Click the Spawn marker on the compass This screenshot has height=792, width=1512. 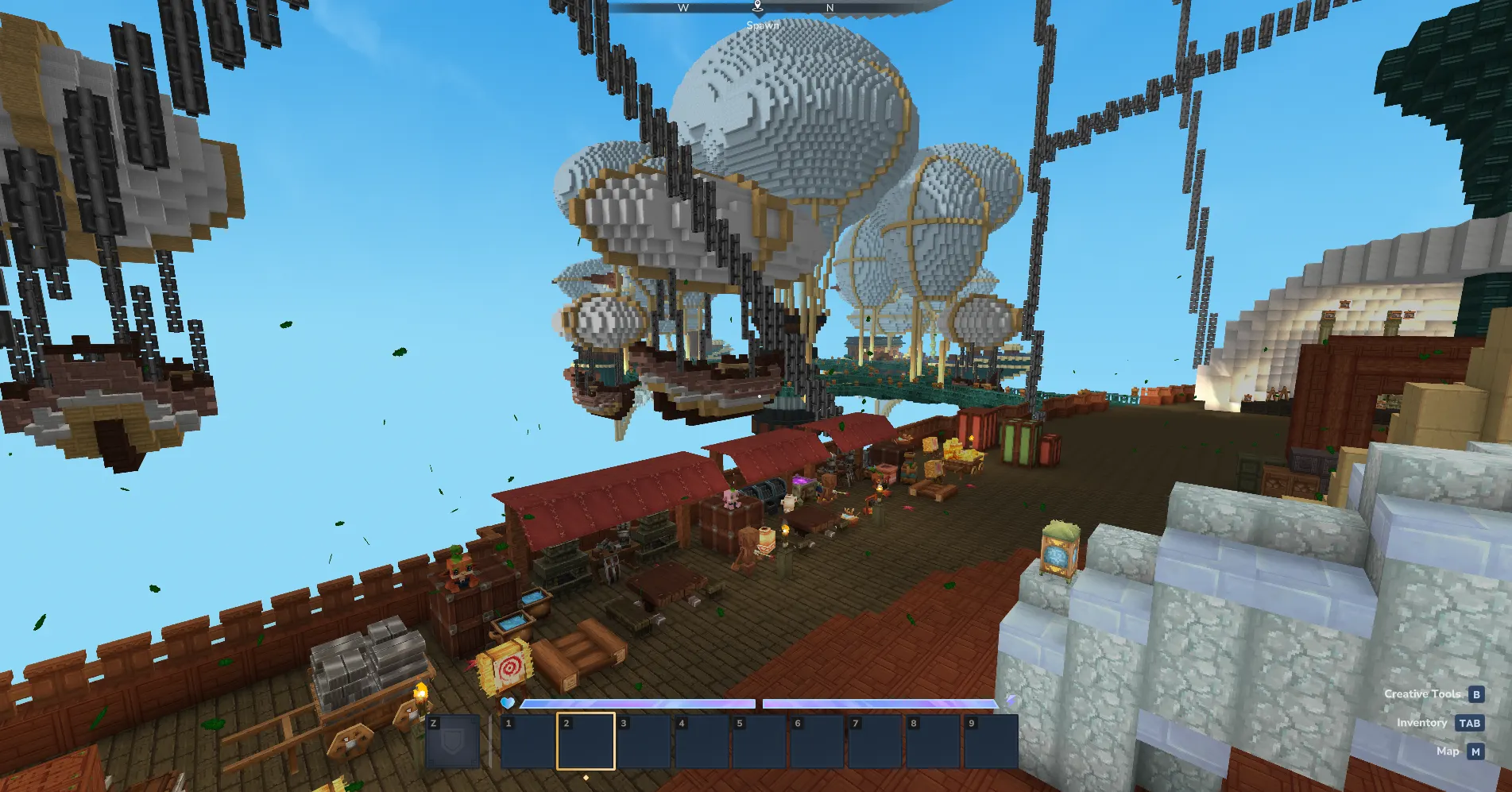[x=758, y=7]
